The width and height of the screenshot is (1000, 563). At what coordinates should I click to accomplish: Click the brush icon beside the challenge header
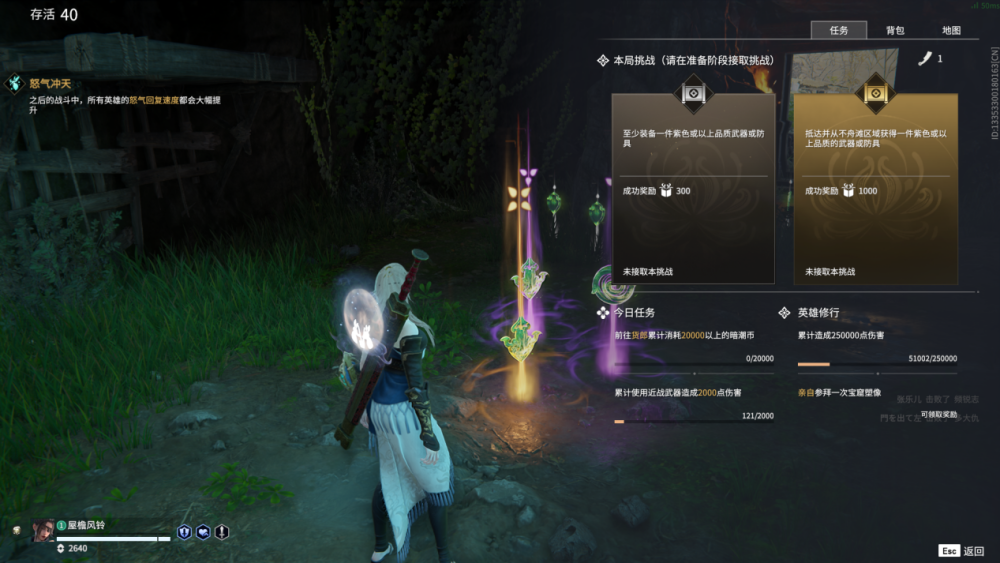925,59
